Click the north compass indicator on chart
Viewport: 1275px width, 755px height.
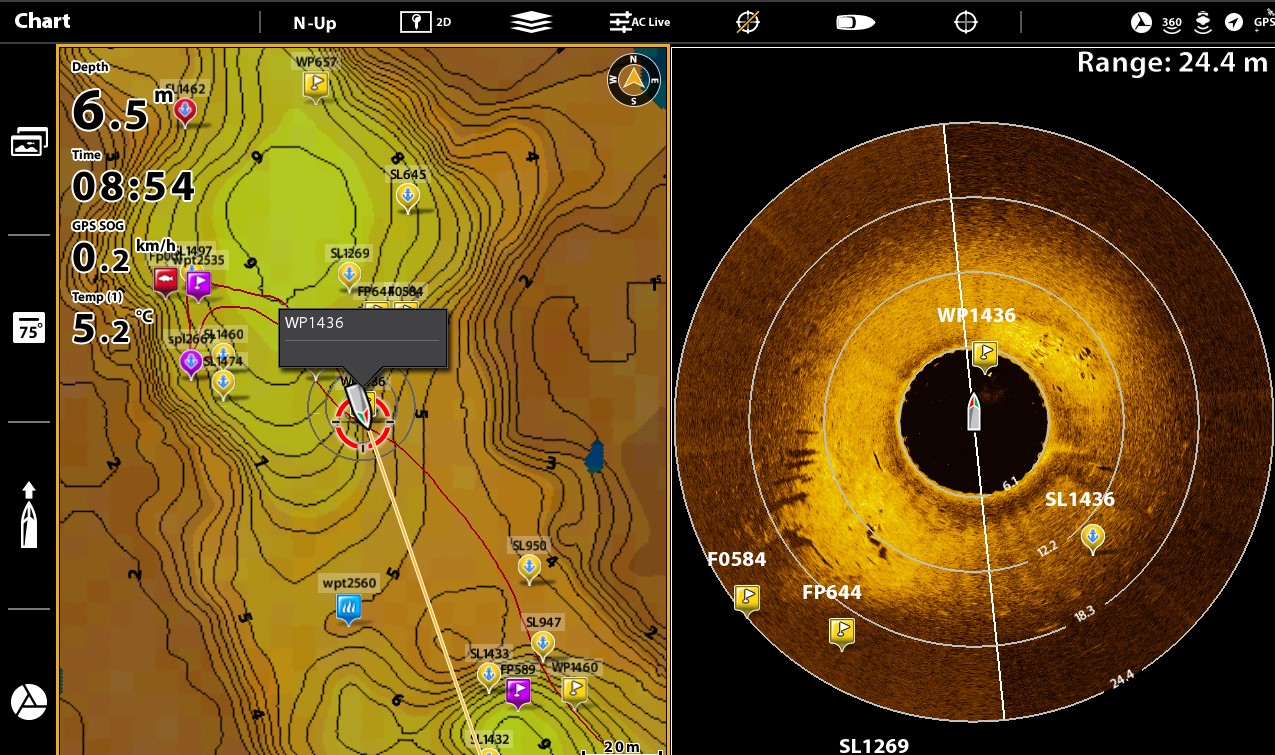pyautogui.click(x=634, y=80)
